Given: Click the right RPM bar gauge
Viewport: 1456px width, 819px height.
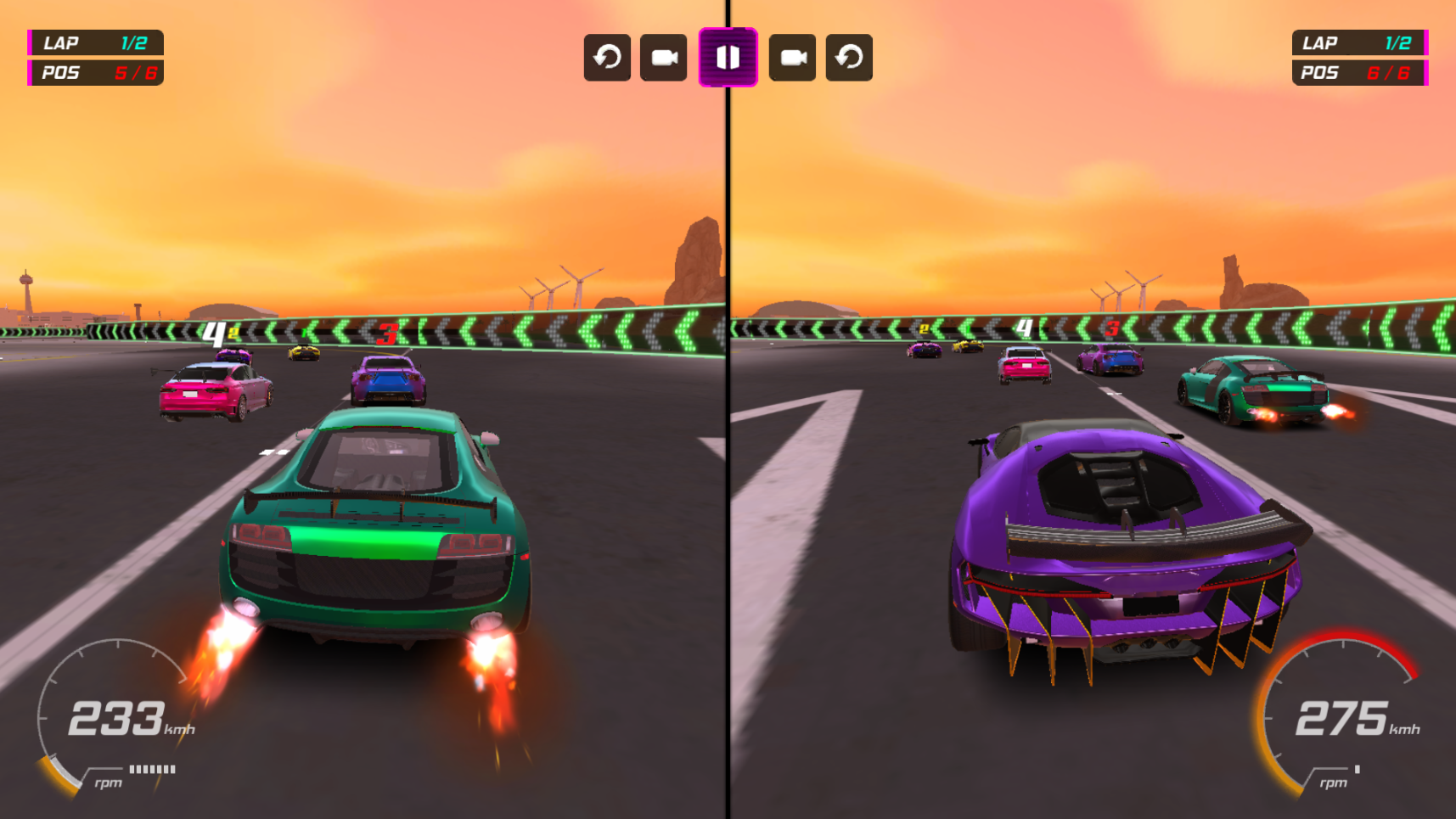Looking at the screenshot, I should 1356,771.
